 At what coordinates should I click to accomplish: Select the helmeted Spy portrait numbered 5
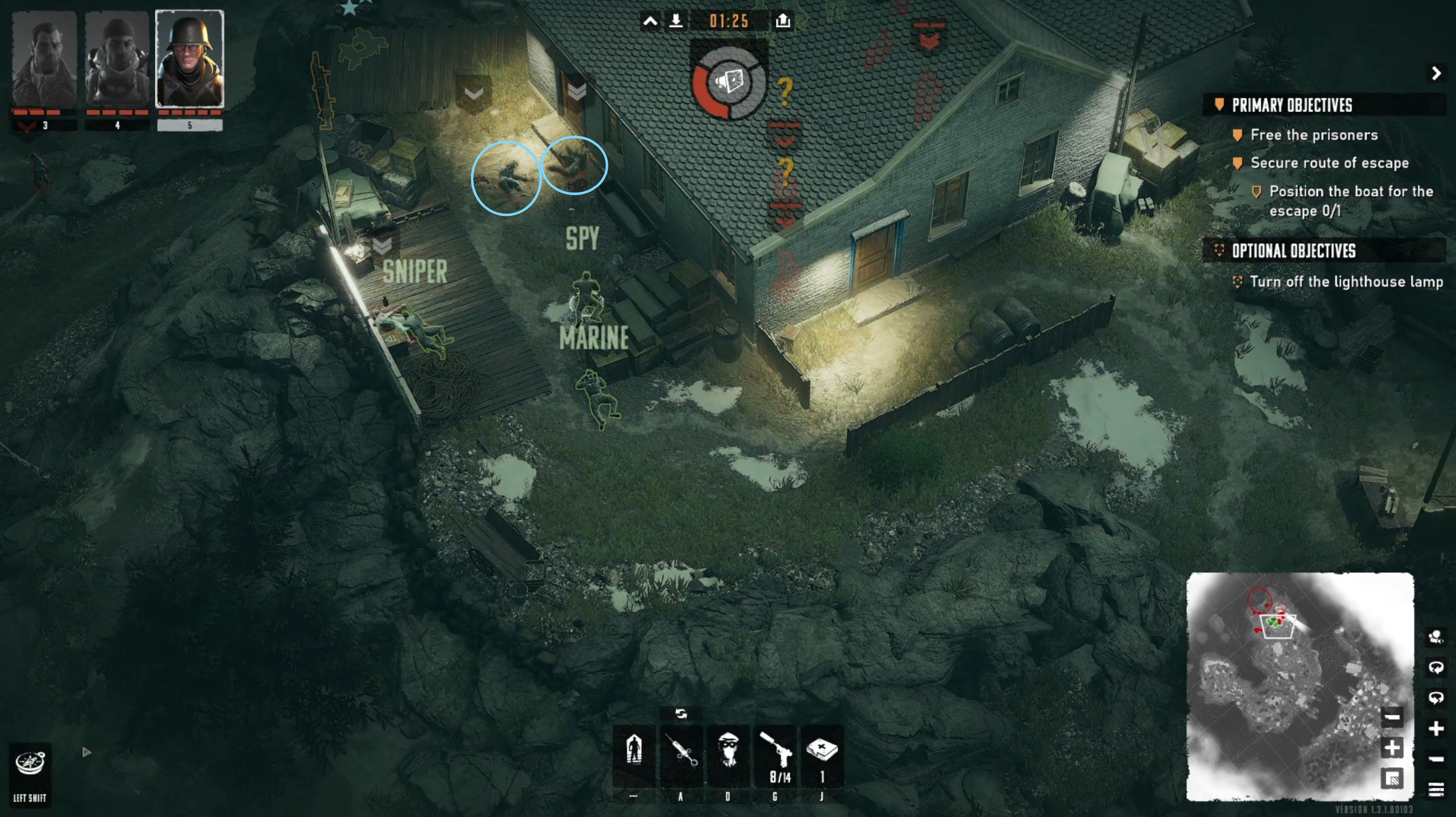tap(189, 59)
